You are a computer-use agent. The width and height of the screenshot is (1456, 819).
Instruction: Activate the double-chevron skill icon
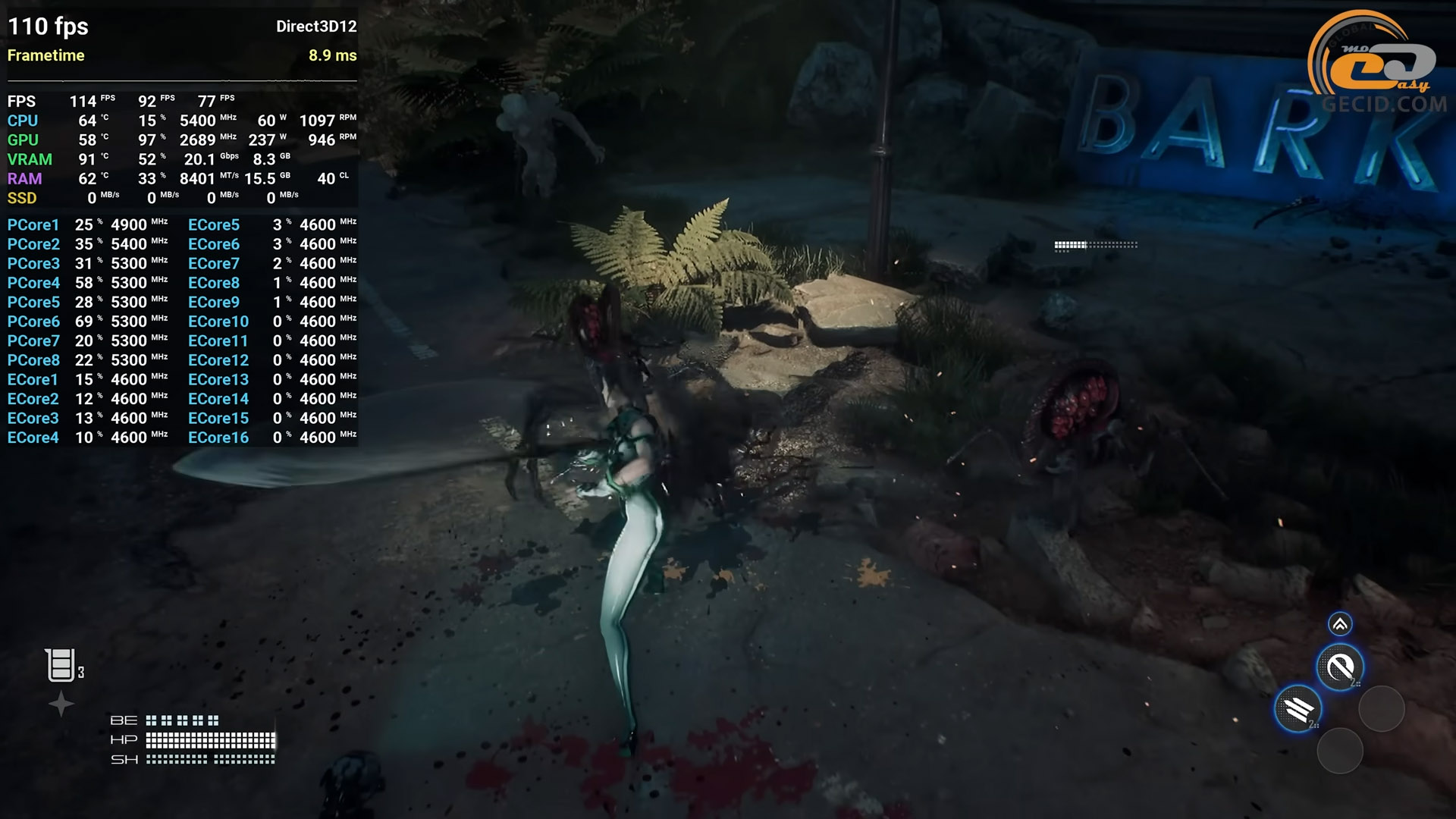(x=1340, y=624)
